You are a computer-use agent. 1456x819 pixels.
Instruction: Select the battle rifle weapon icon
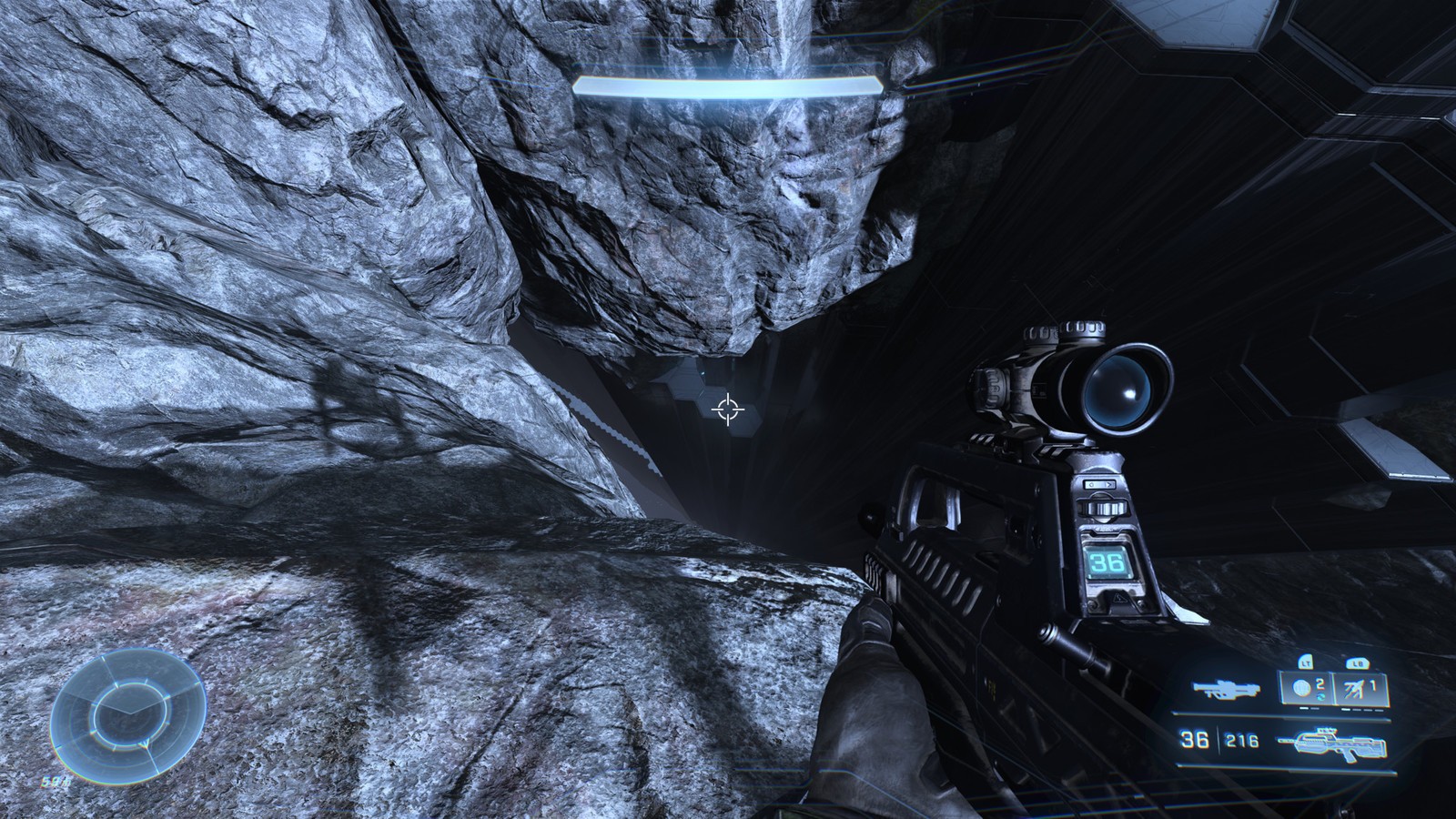click(1332, 739)
